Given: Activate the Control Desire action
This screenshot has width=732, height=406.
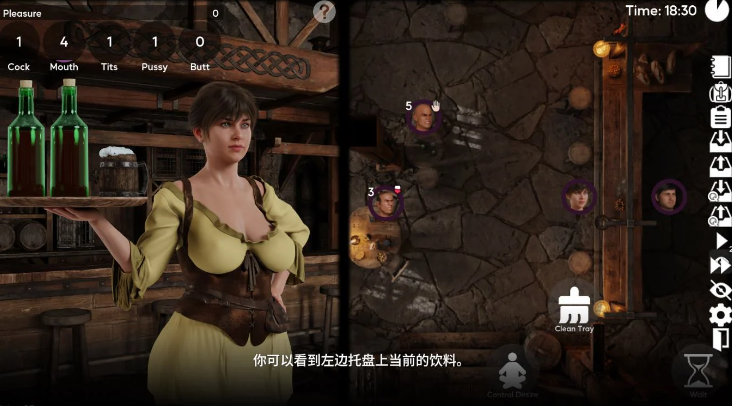Looking at the screenshot, I should tap(513, 370).
